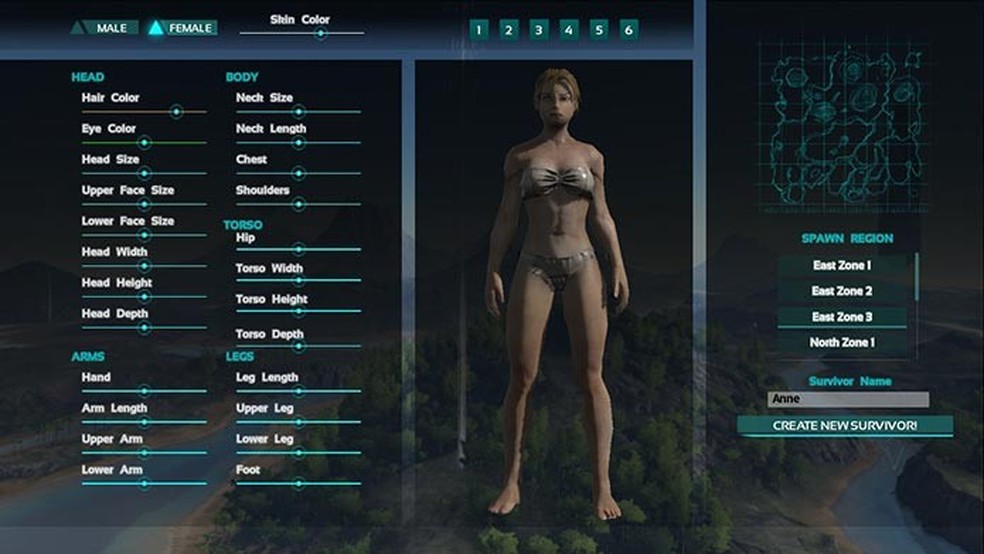Change the Eye Color slider
984x554 pixels.
click(144, 143)
